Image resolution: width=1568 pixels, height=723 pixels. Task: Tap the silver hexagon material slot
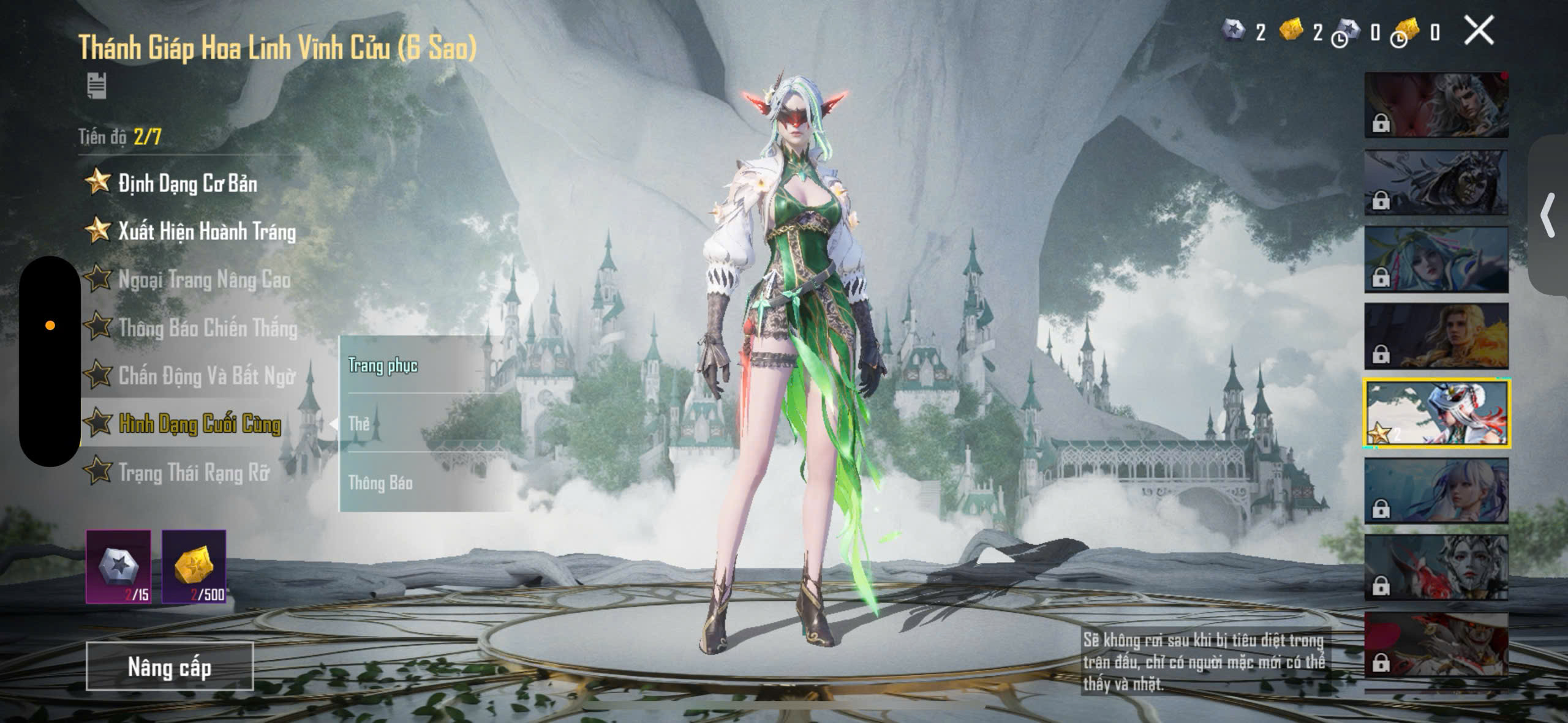coord(118,566)
